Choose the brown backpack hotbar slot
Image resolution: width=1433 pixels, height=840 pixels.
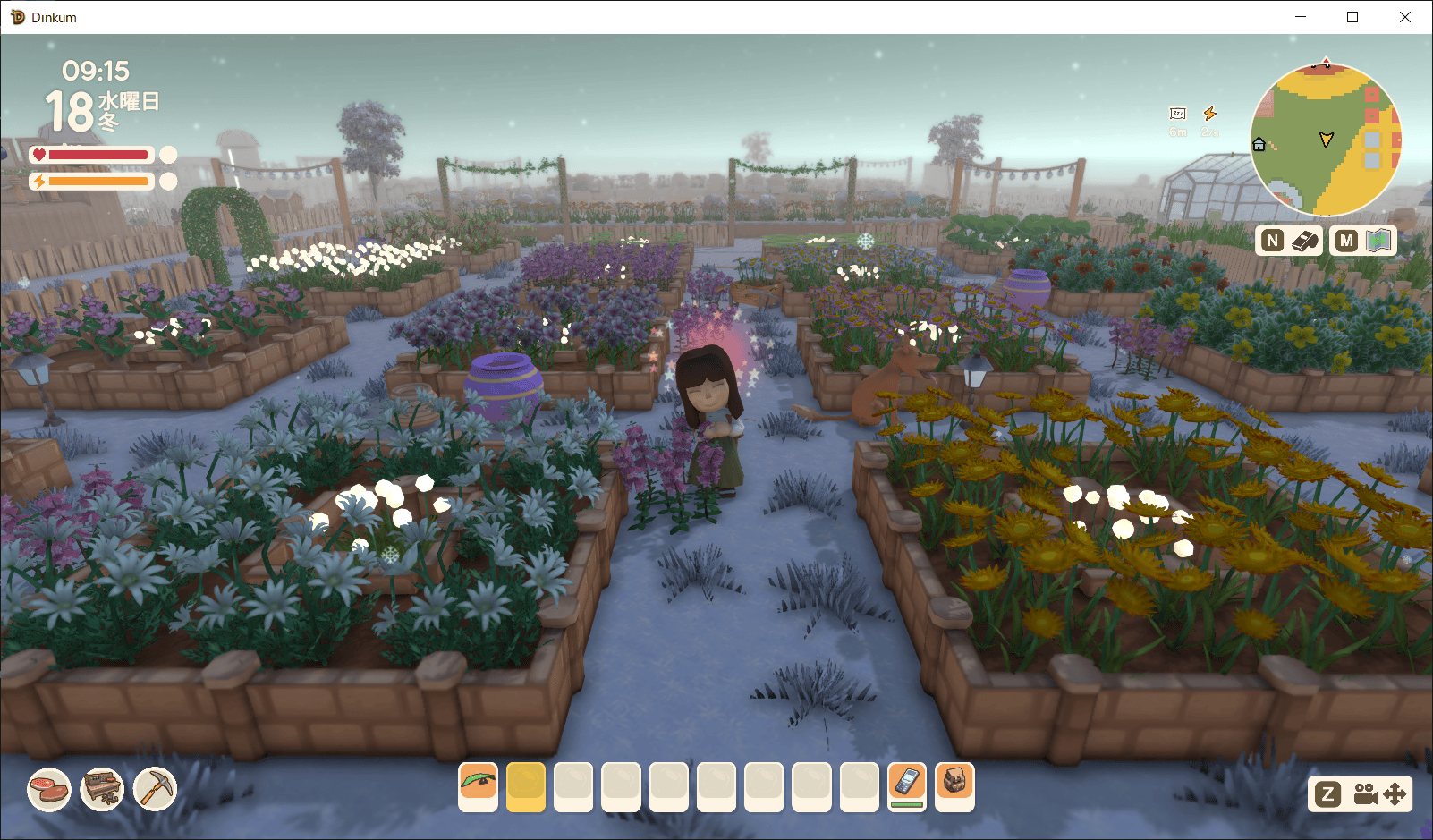(x=954, y=786)
